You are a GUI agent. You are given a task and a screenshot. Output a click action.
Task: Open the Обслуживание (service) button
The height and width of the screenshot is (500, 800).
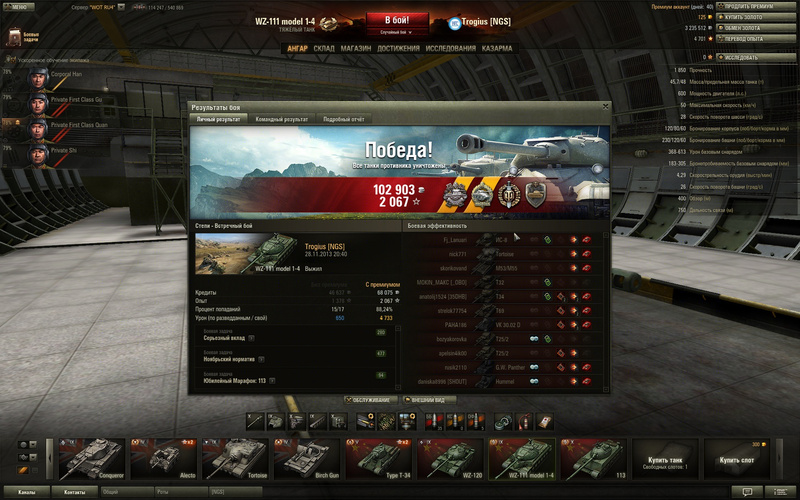[369, 400]
